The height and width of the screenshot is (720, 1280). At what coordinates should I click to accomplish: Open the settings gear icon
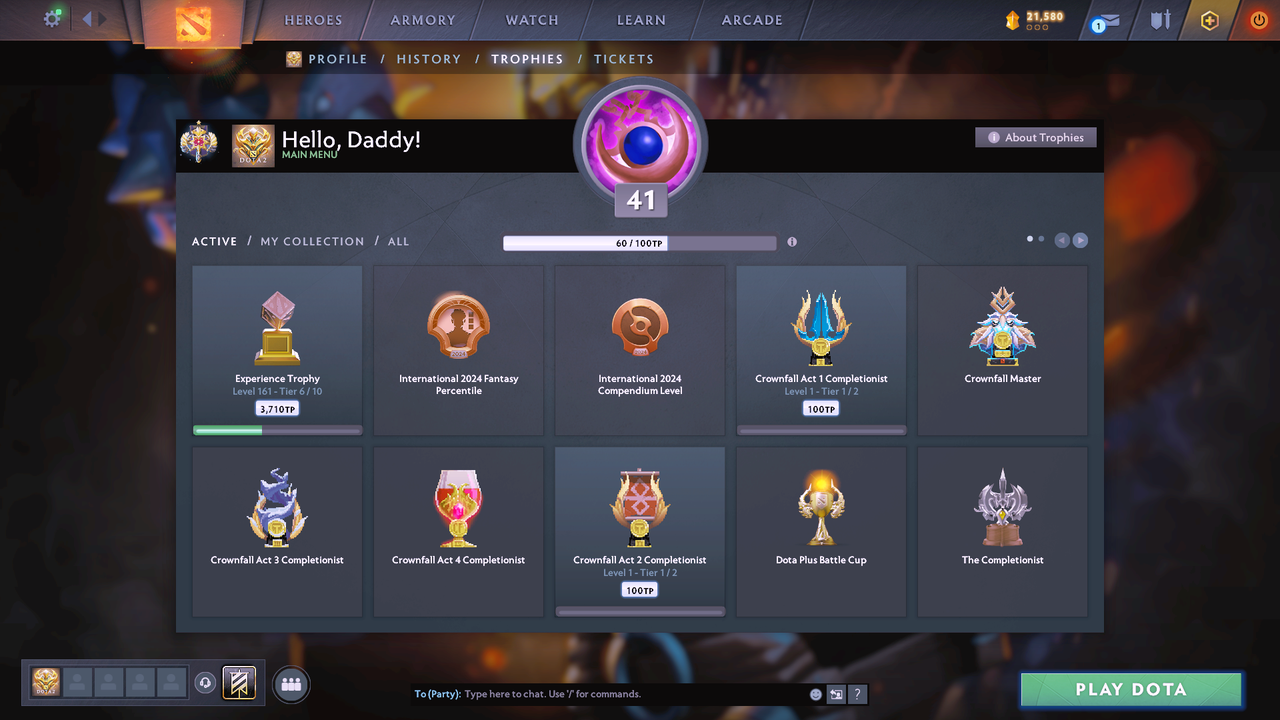tap(52, 19)
